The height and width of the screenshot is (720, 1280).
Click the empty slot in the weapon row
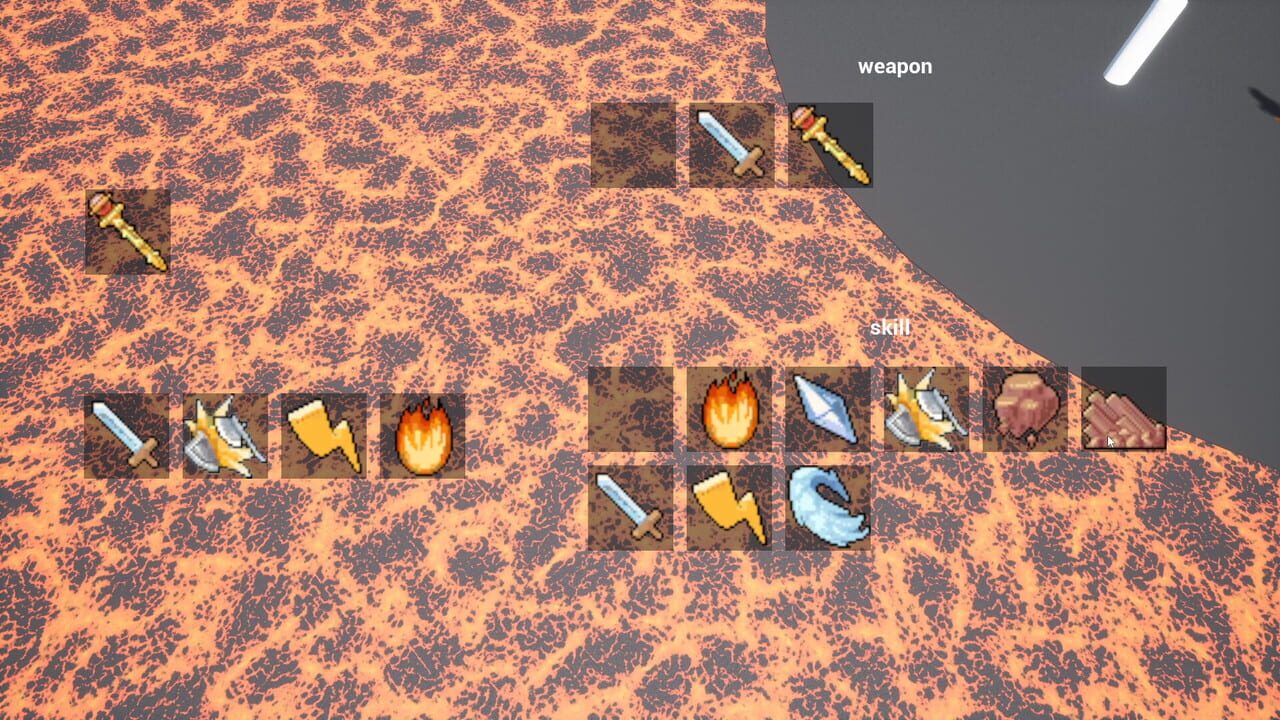click(x=630, y=145)
